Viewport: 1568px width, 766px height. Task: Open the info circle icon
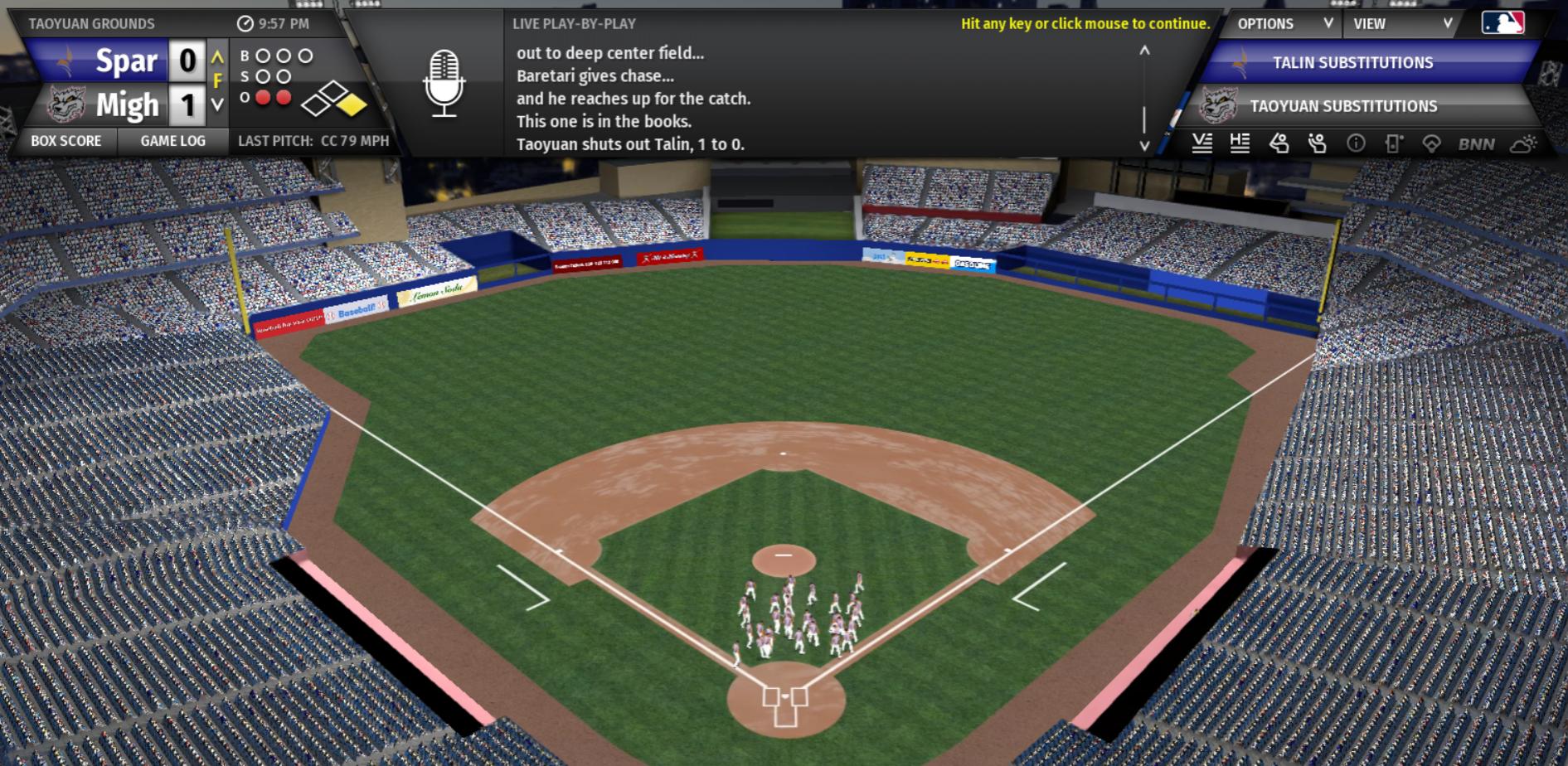tap(1356, 144)
